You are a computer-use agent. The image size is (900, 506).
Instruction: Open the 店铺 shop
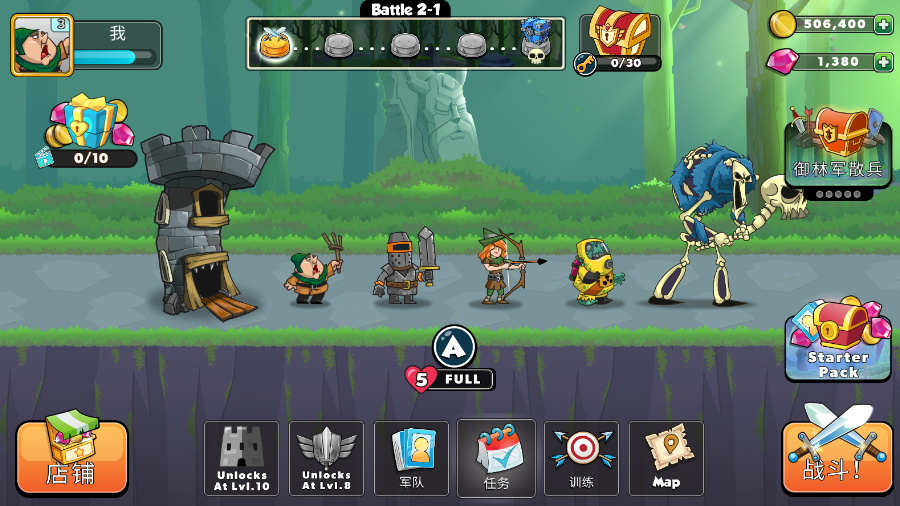pyautogui.click(x=71, y=457)
